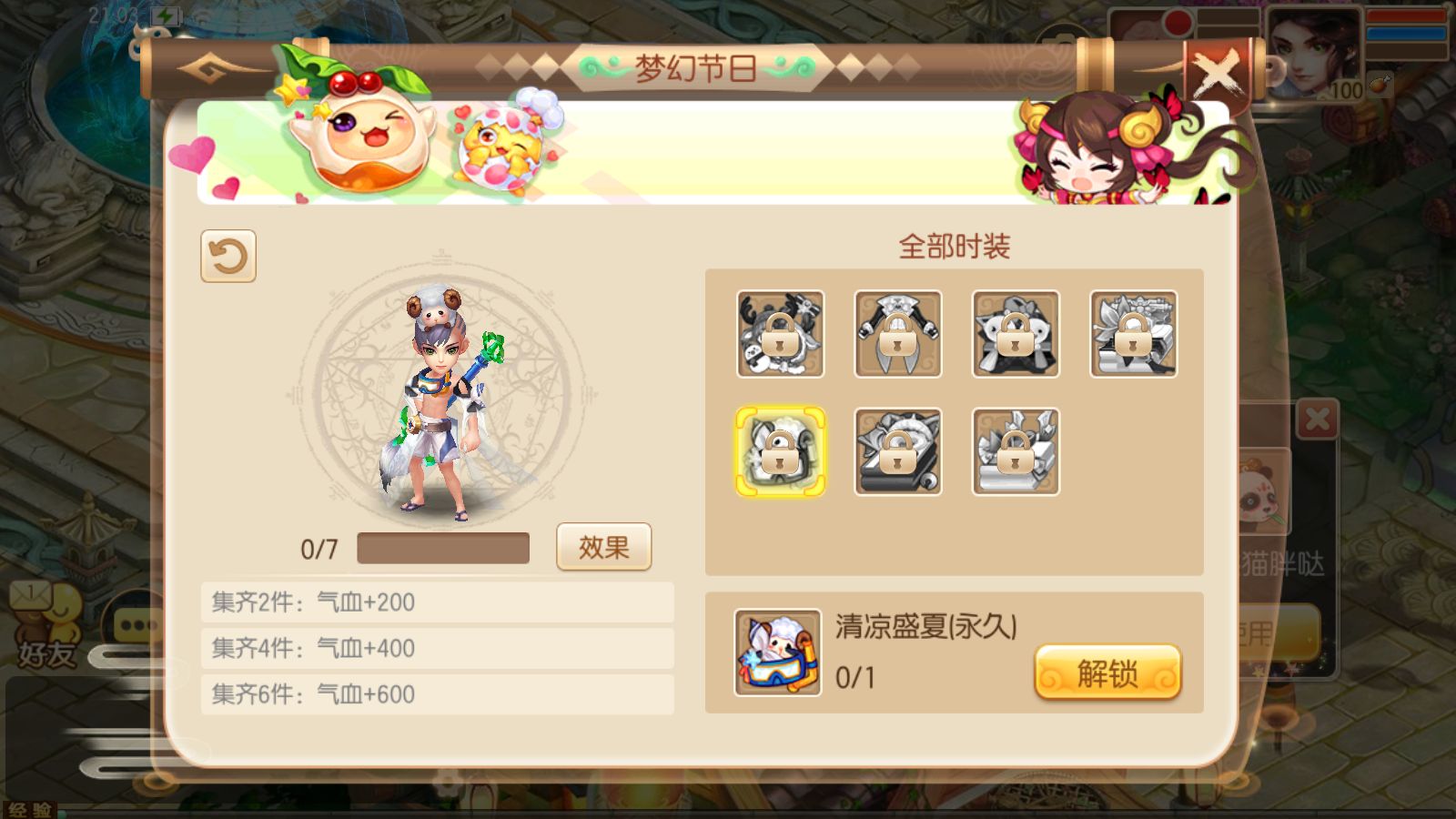Toggle the lock on the second costume slot
Screen dimensions: 1456x819
tap(899, 334)
